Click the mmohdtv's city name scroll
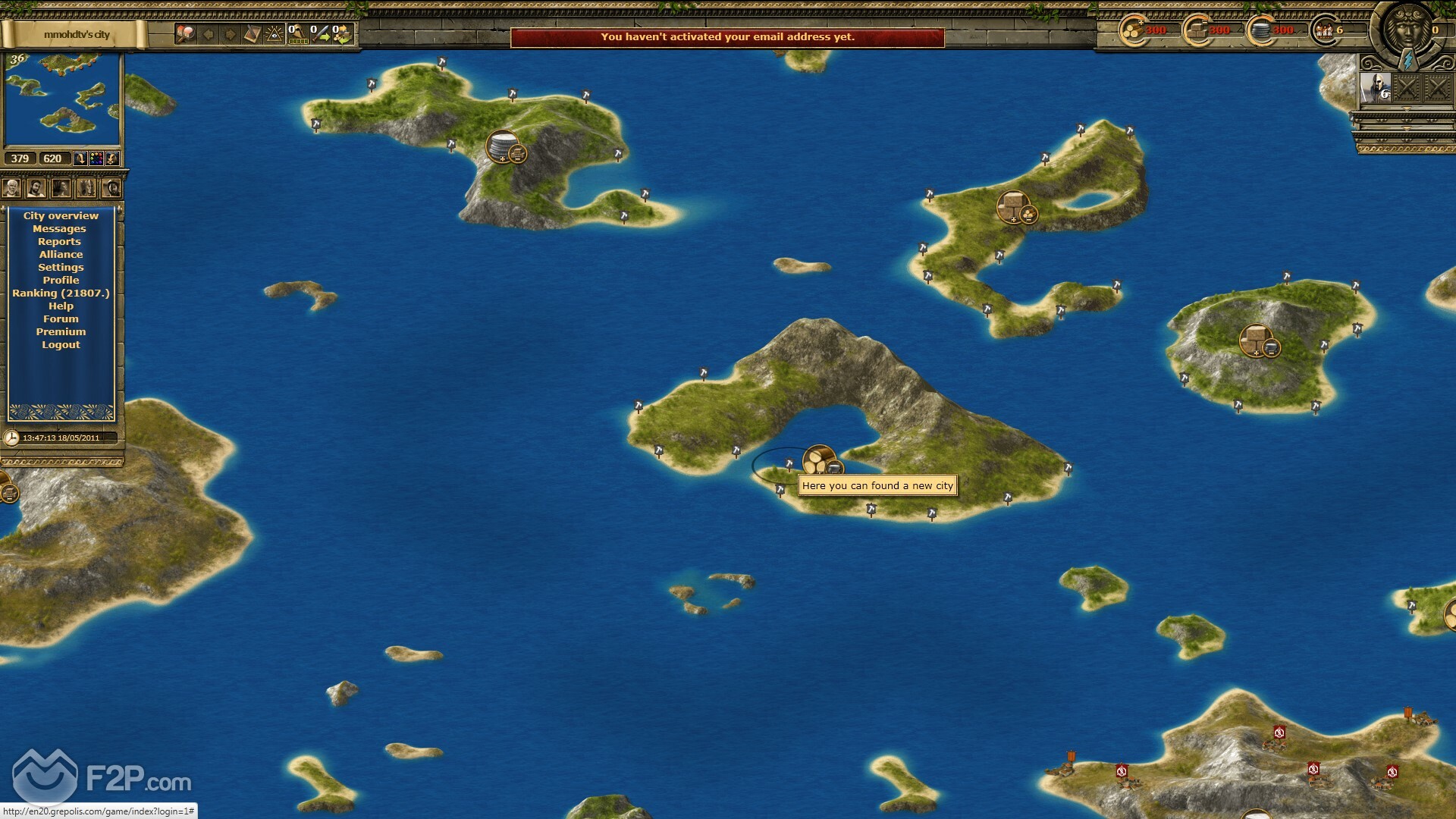 (x=76, y=35)
